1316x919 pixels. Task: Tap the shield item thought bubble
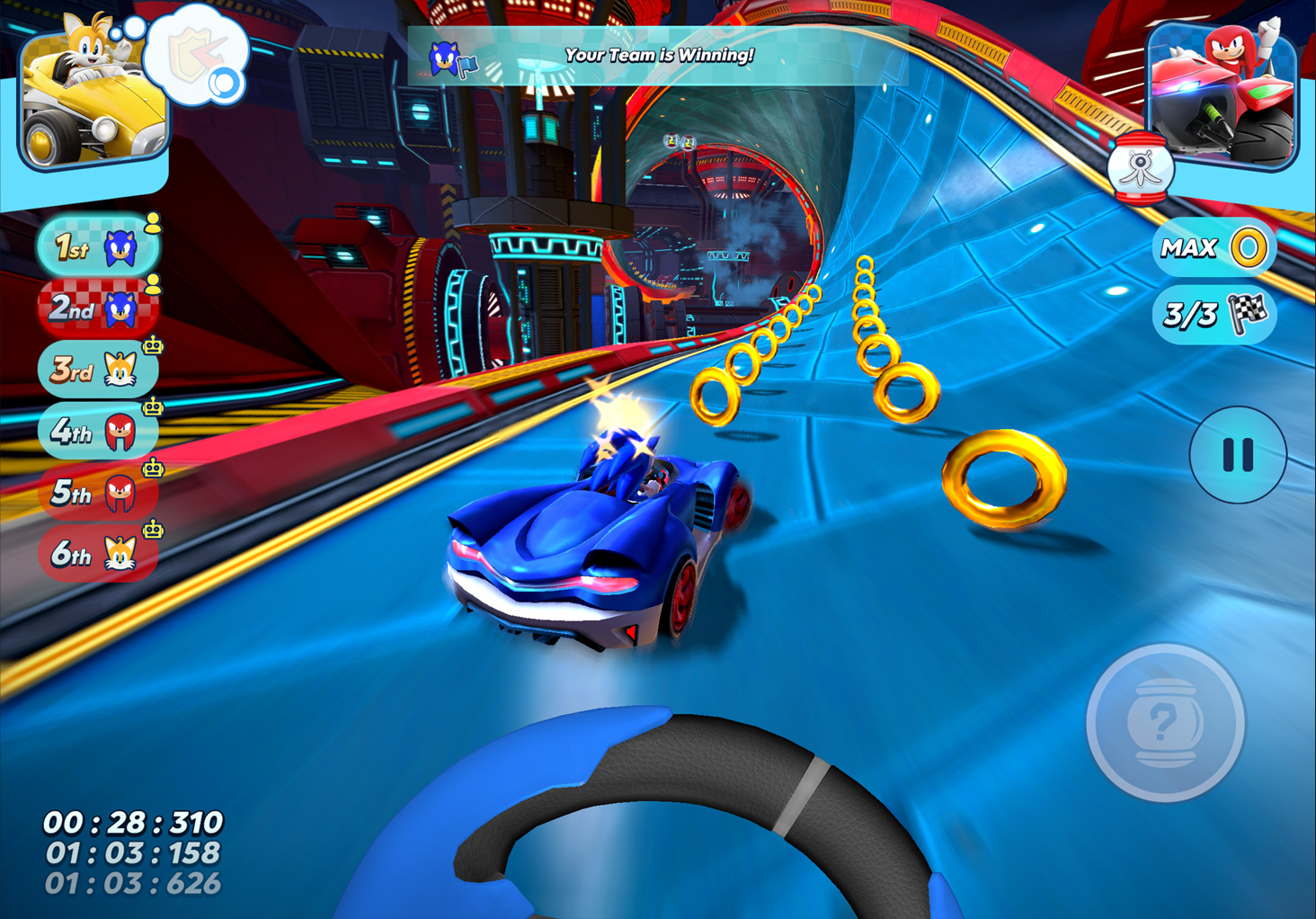coord(198,56)
